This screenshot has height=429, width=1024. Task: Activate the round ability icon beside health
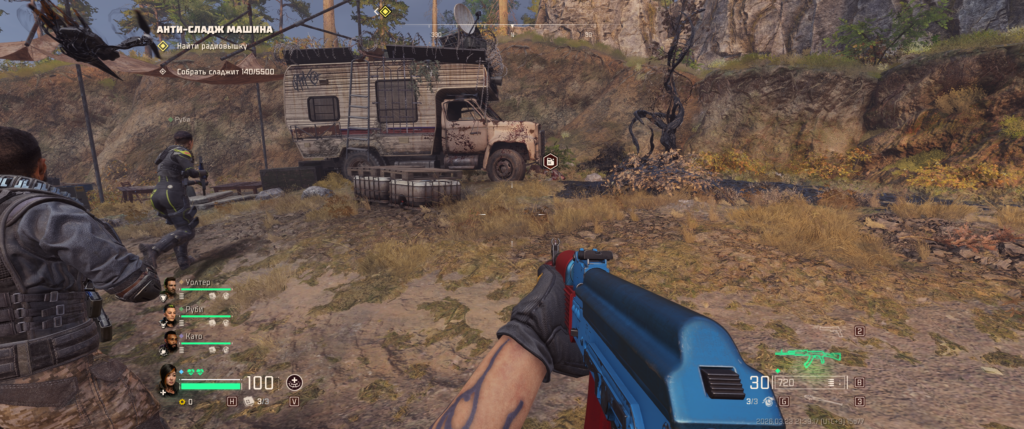[x=294, y=382]
